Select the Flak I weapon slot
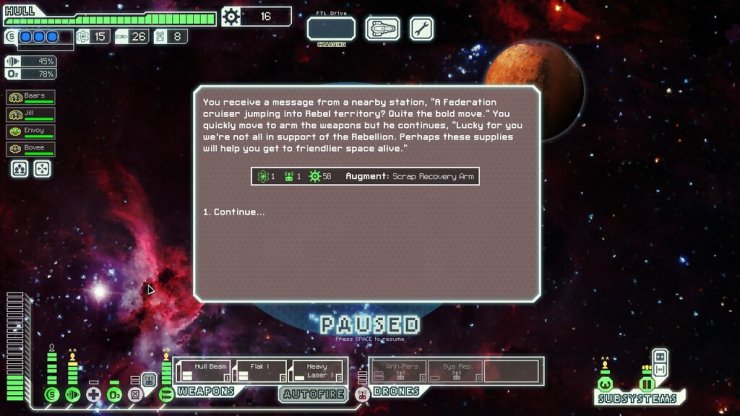The width and height of the screenshot is (740, 416). [x=260, y=372]
